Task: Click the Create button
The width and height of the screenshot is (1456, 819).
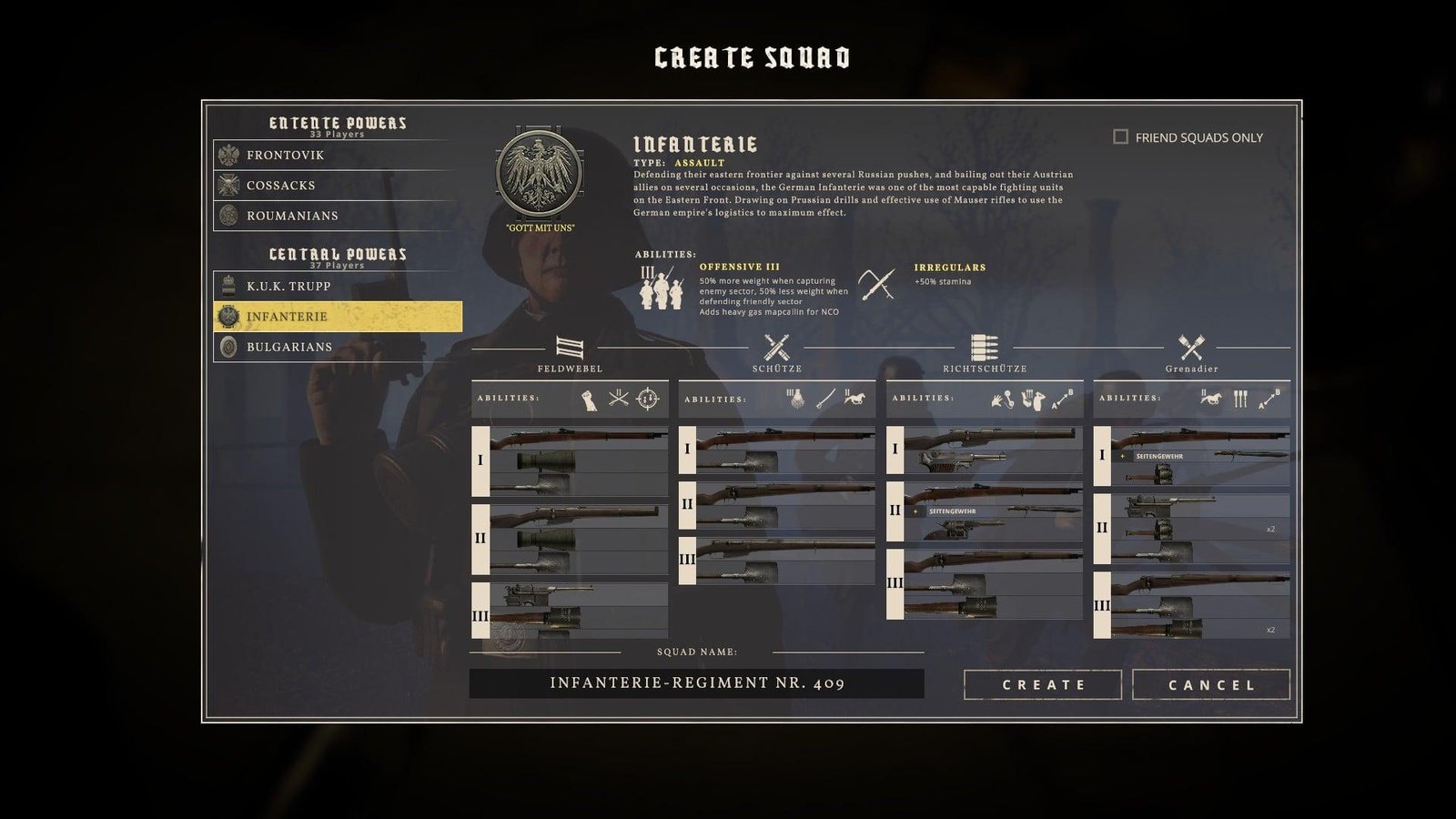Action: [1042, 684]
